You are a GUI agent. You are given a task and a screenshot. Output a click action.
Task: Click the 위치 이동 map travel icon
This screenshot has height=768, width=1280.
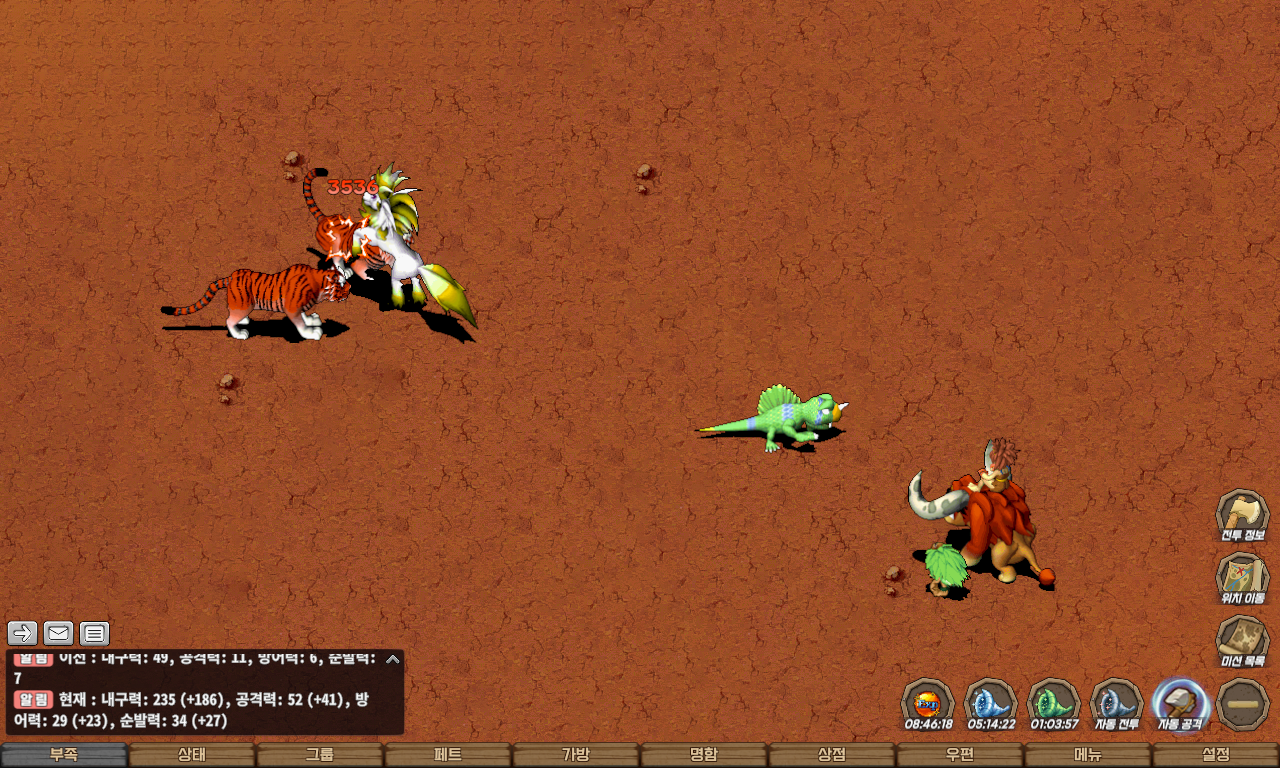[1242, 579]
